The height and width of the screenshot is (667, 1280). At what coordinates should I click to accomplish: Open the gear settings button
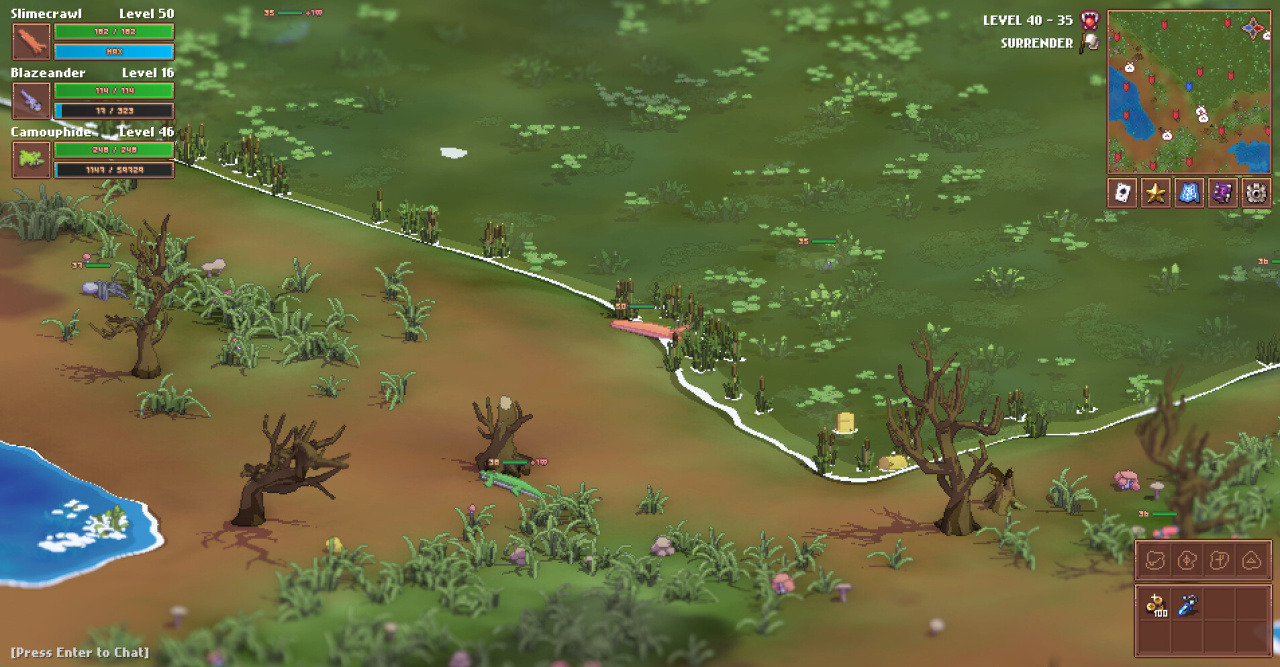[x=1255, y=193]
